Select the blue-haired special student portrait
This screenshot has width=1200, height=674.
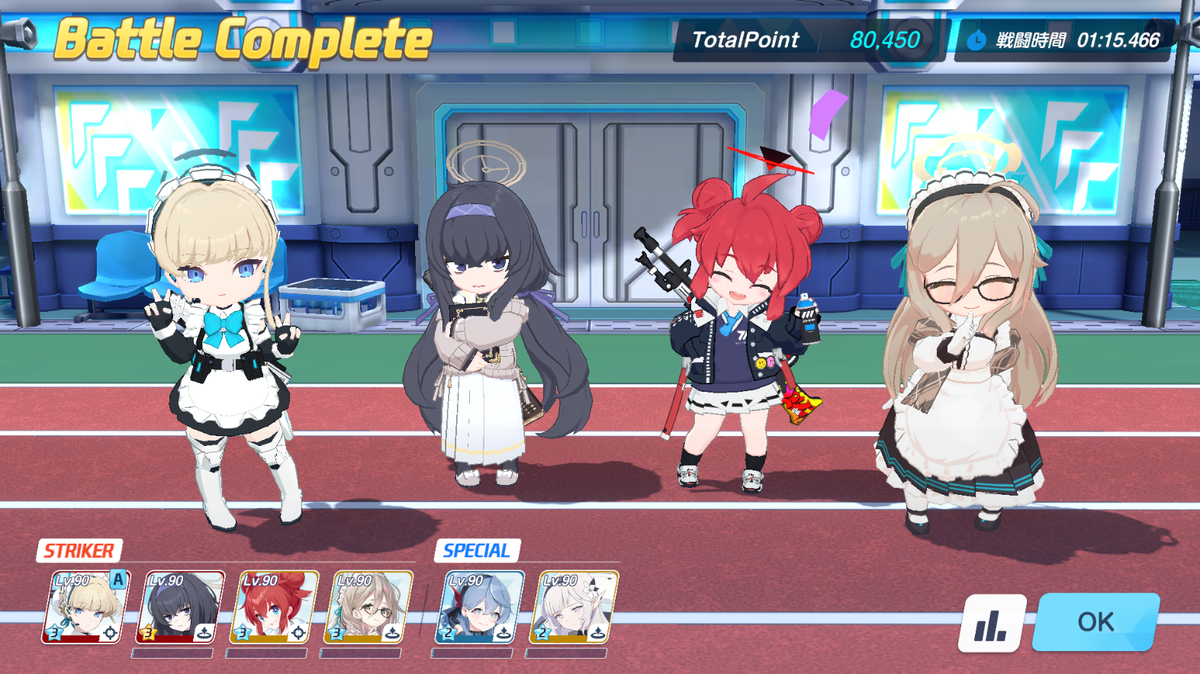click(x=480, y=607)
